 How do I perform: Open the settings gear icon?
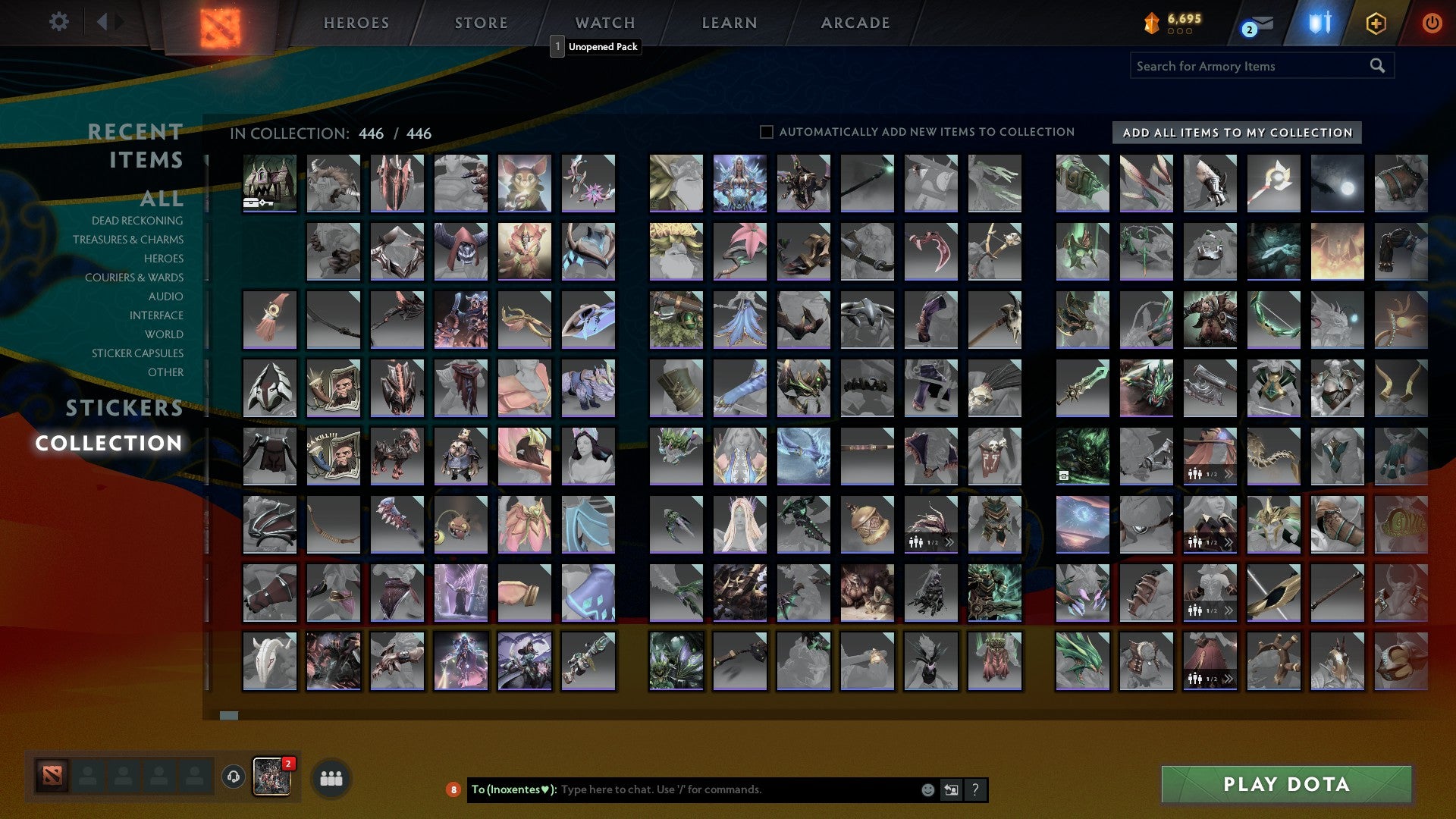[58, 22]
